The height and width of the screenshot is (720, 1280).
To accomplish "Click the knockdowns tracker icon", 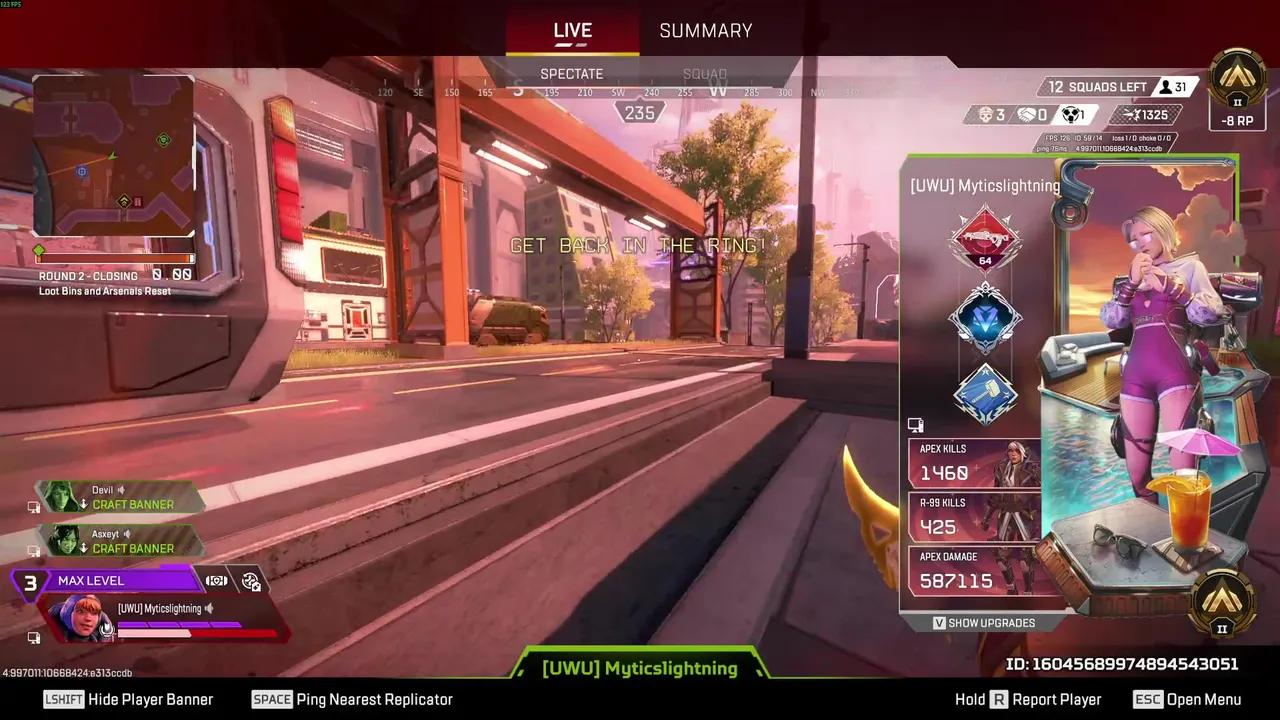I will click(x=1070, y=114).
